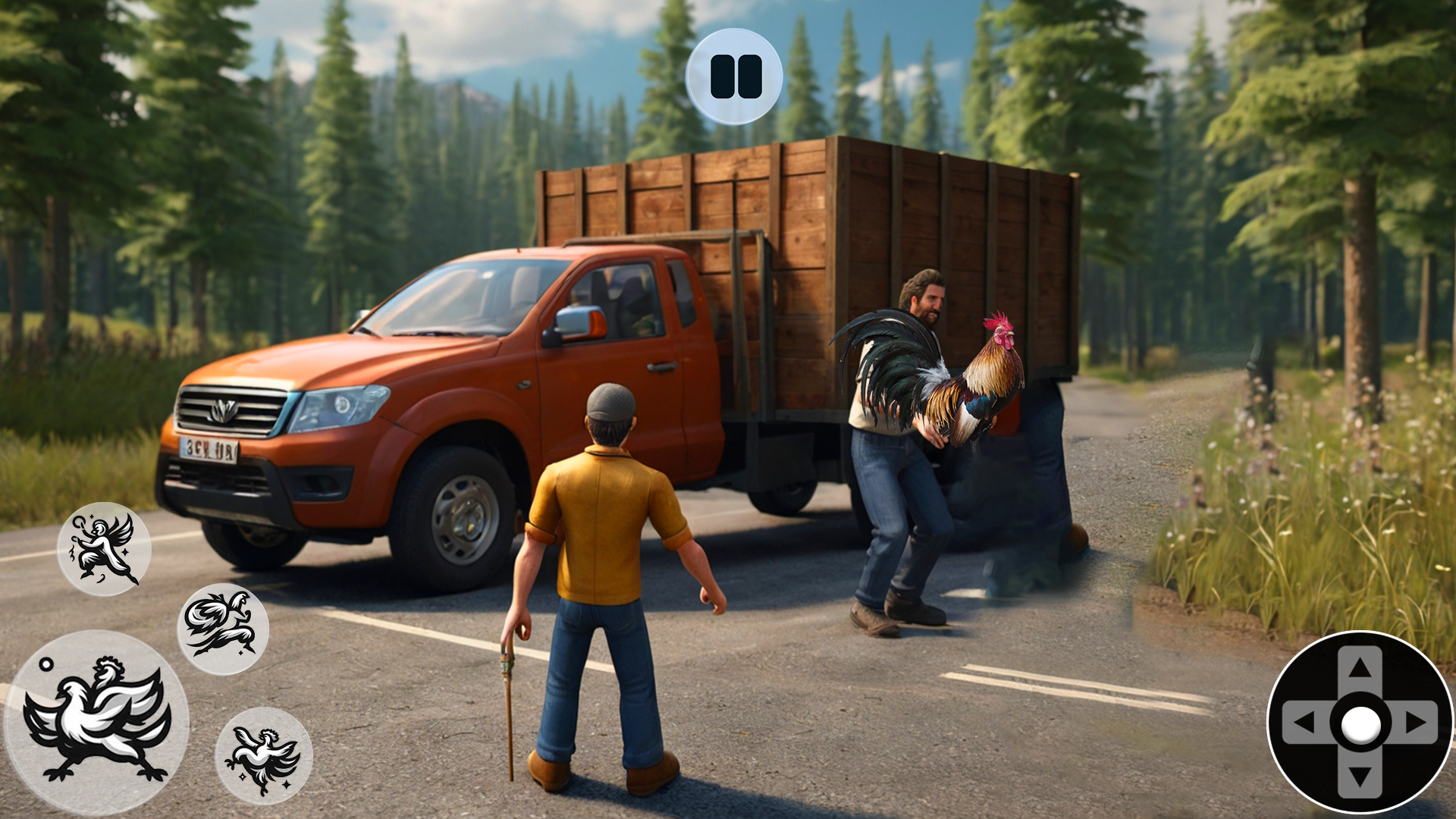Activate the large wings-spread rooster attack

pos(96,722)
